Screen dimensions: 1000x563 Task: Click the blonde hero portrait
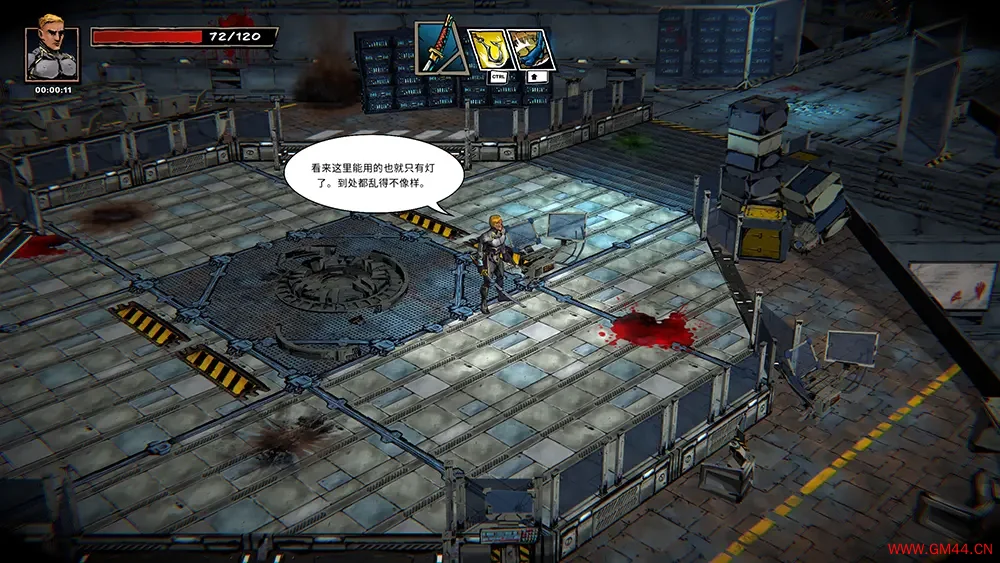pos(51,53)
